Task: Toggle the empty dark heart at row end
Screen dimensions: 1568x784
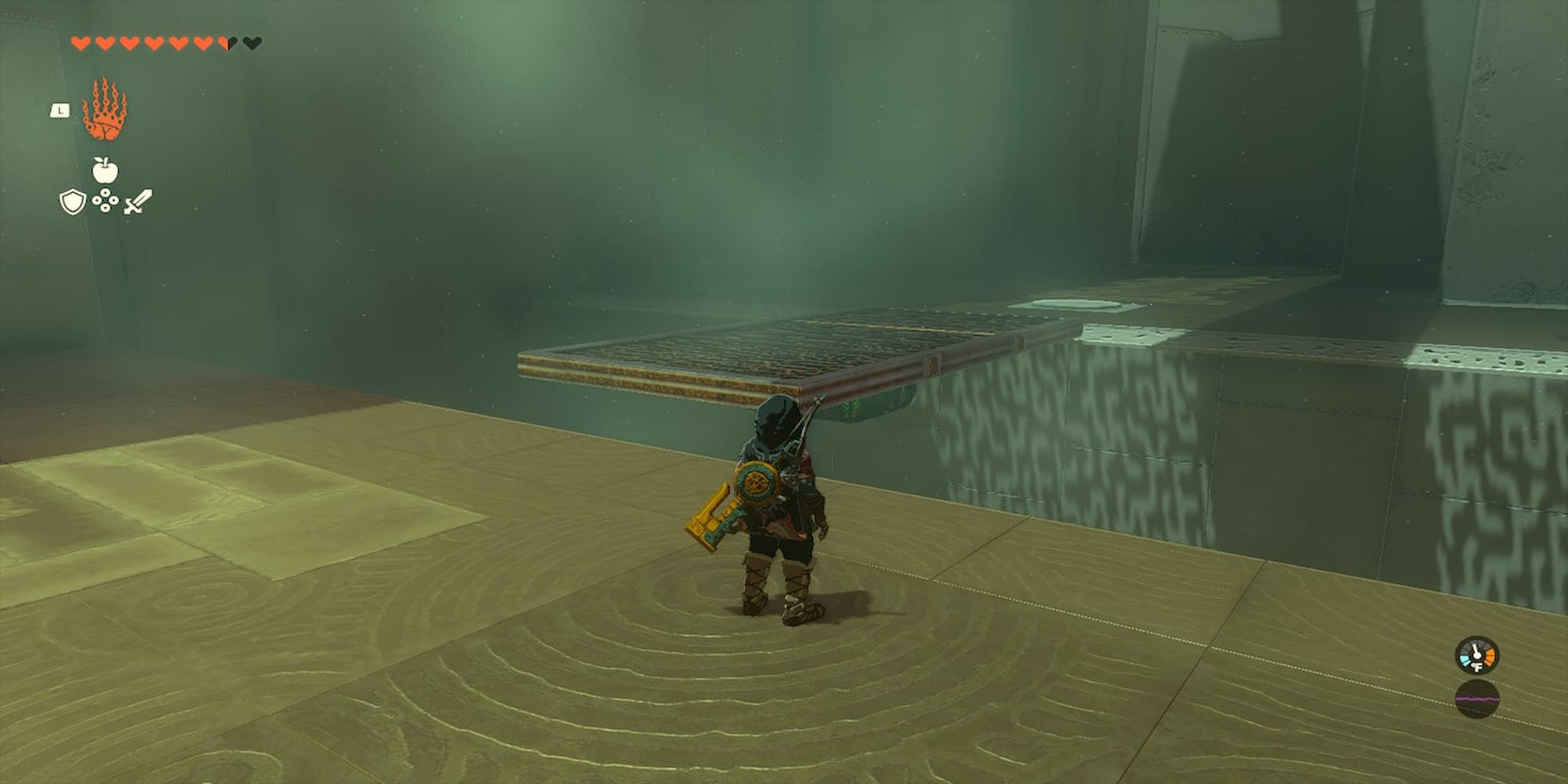Action: click(x=252, y=43)
